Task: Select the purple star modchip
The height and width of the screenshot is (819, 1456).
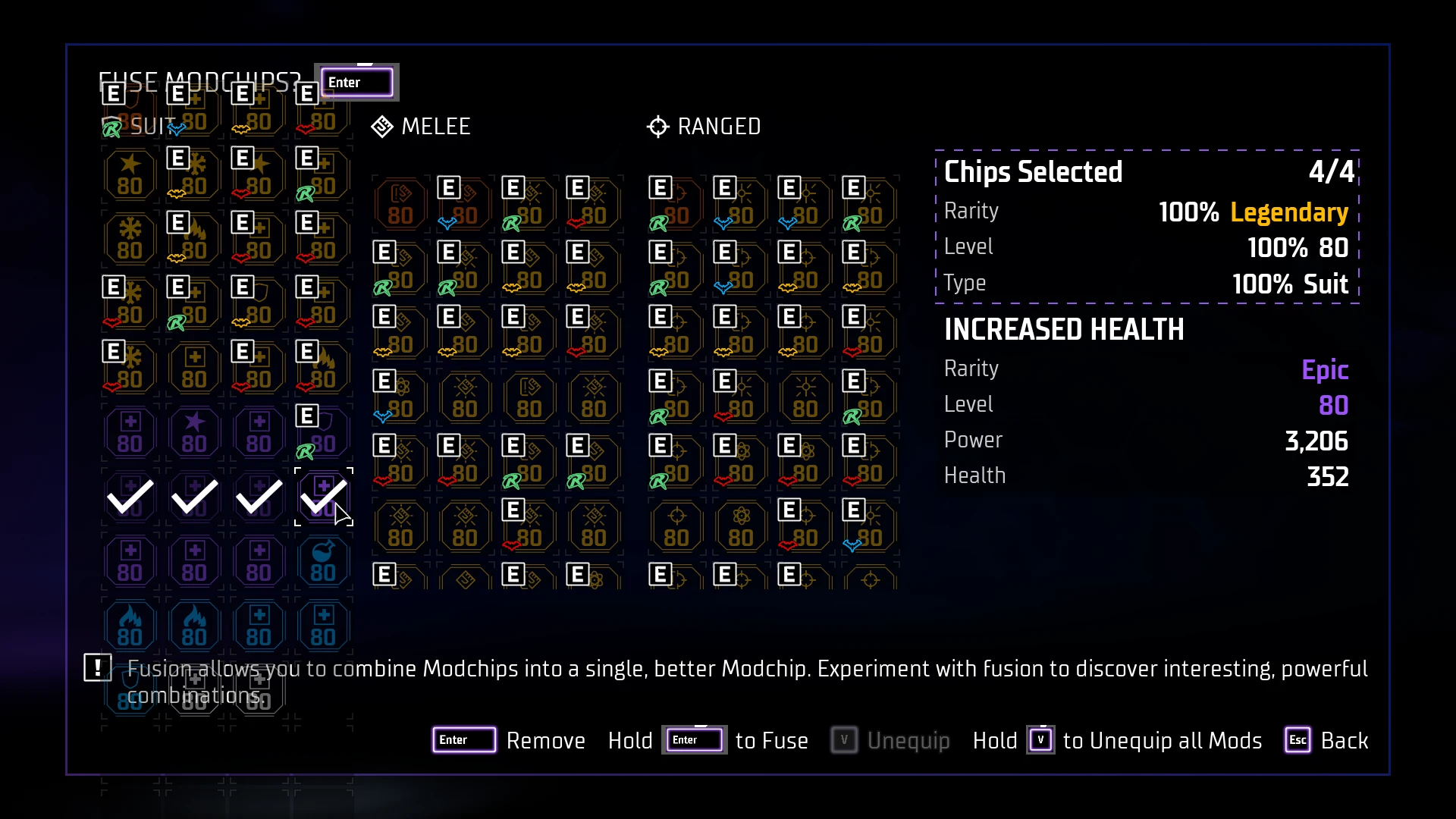Action: click(193, 431)
